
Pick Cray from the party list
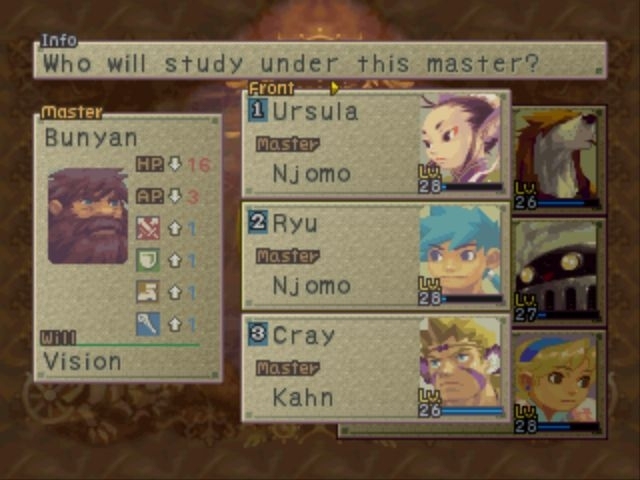375,368
